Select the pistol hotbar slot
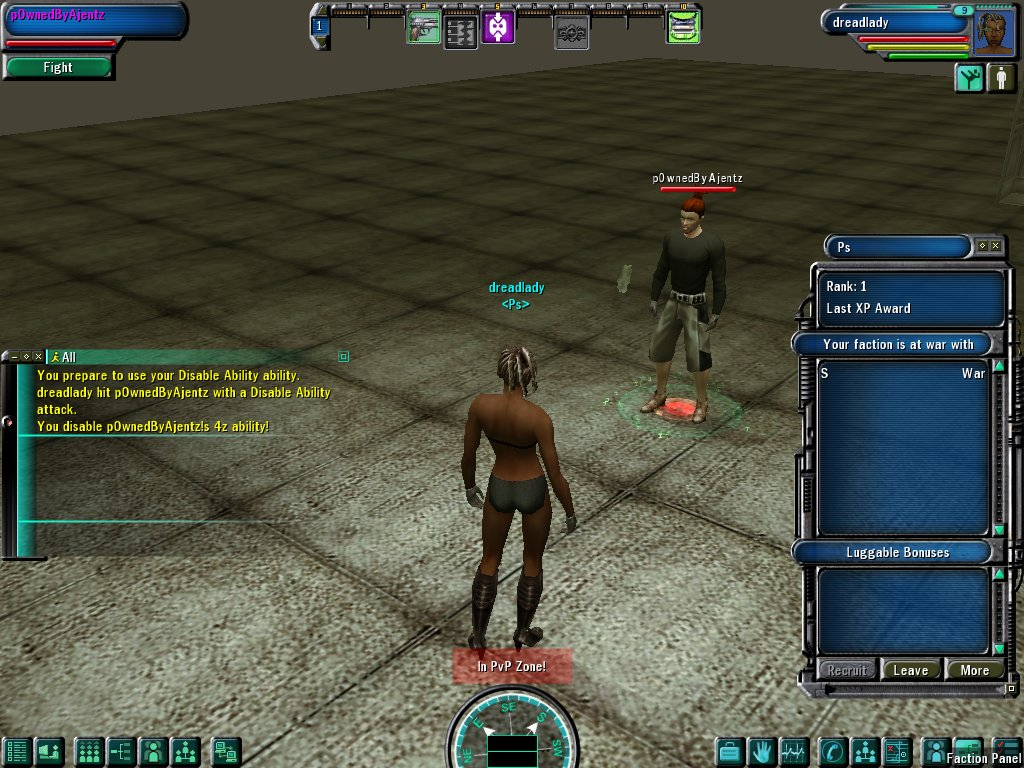 click(x=423, y=27)
